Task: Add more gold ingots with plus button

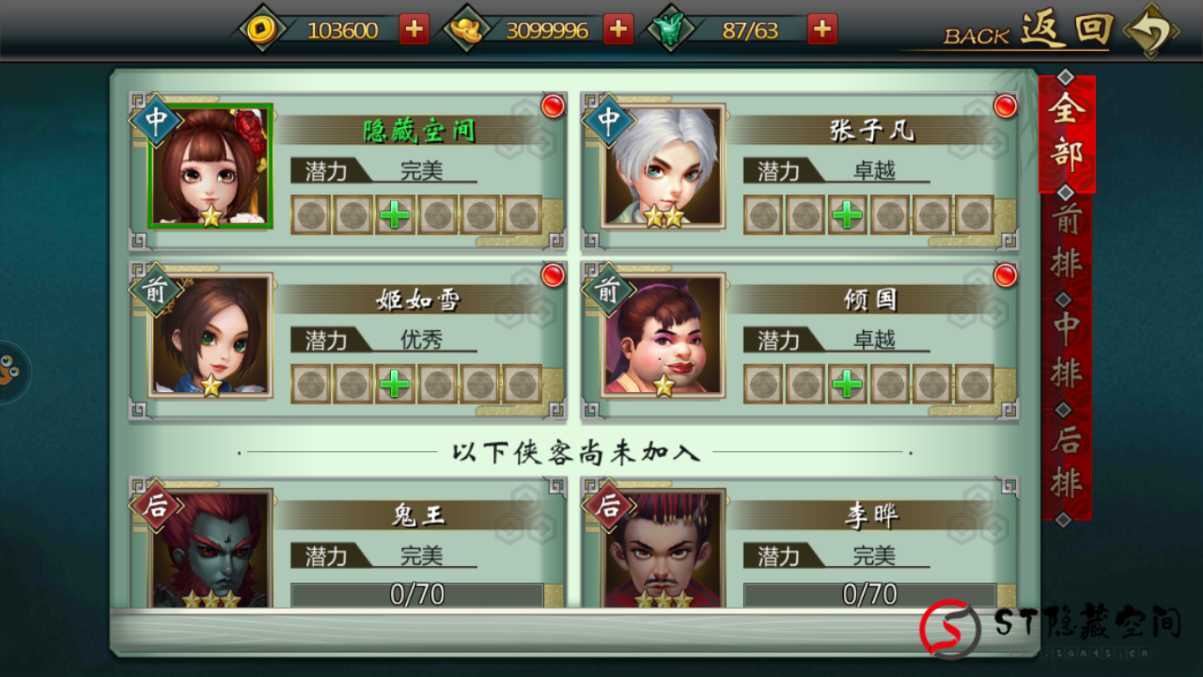Action: pos(618,29)
